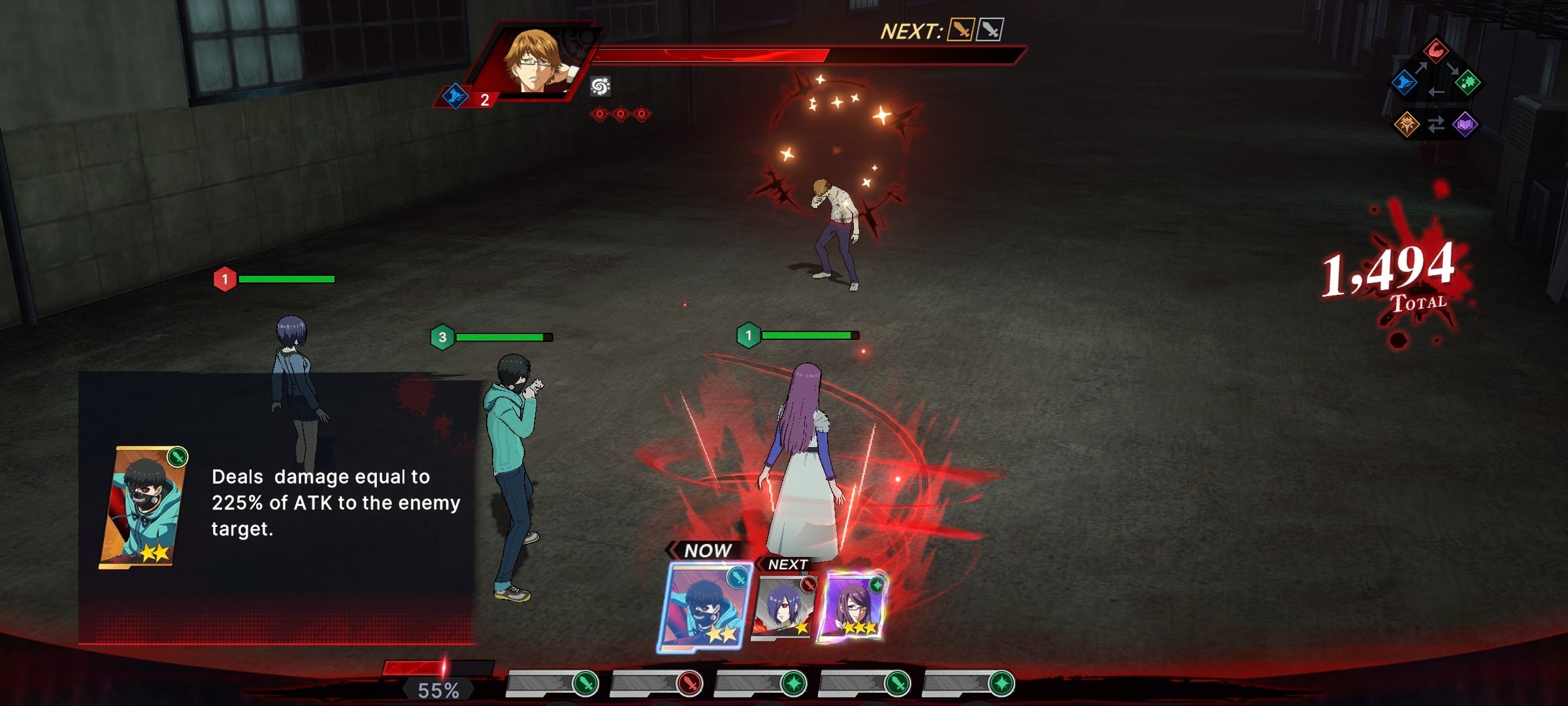This screenshot has width=1568, height=706.
Task: Tap the orange and purple type relation icons
Action: click(x=1436, y=124)
